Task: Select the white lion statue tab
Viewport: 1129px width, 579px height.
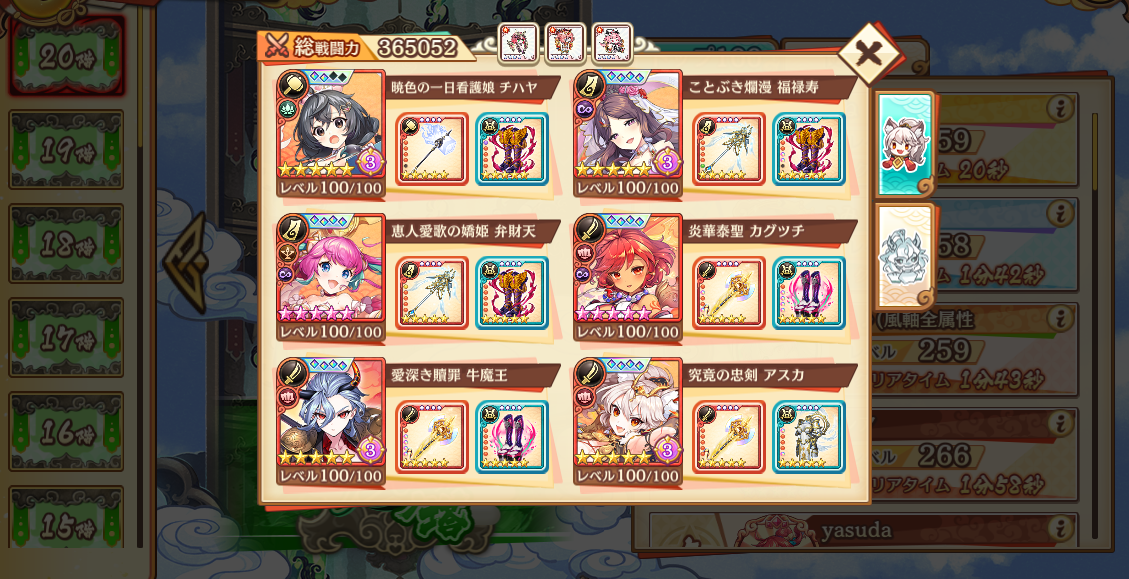Action: [904, 255]
